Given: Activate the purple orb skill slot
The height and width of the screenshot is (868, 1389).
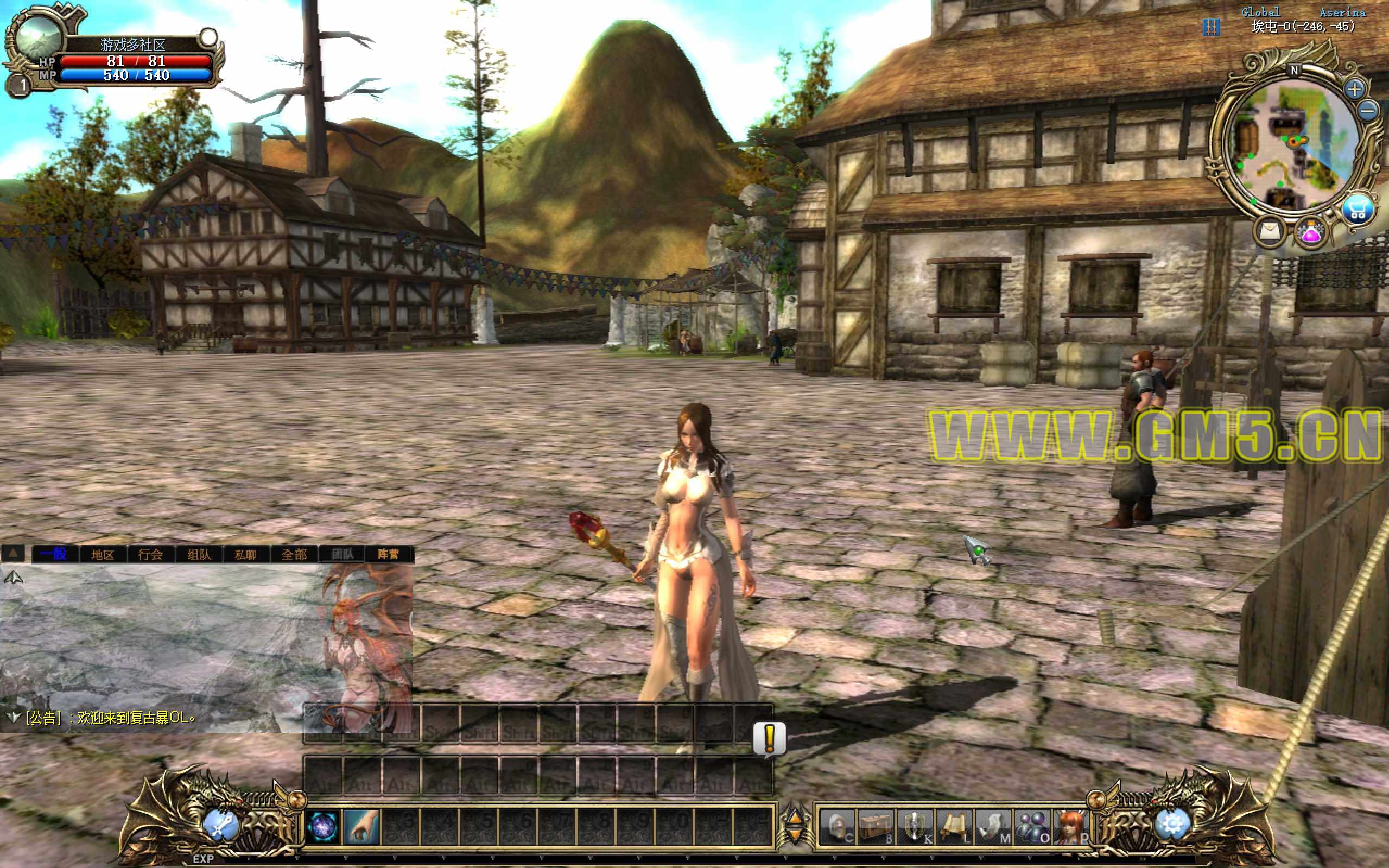Looking at the screenshot, I should point(322,827).
